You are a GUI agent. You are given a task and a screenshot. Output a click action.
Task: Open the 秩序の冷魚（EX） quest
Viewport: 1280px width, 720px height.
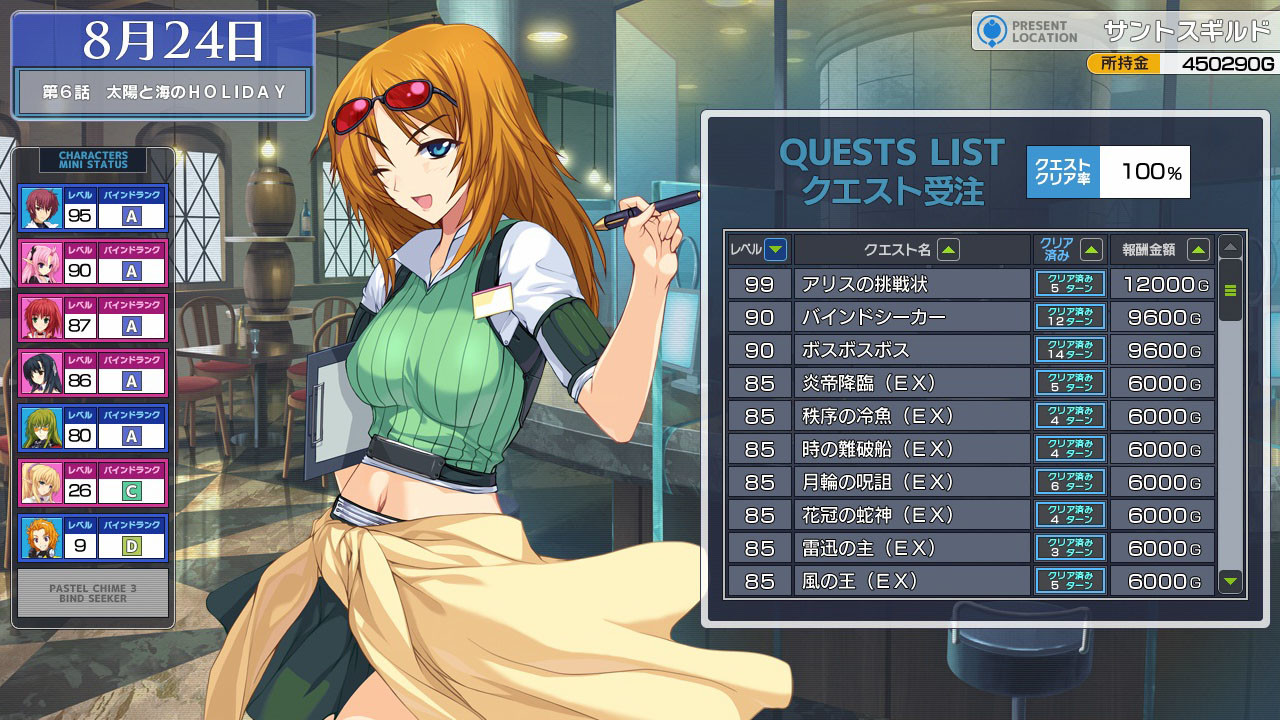pyautogui.click(x=911, y=416)
